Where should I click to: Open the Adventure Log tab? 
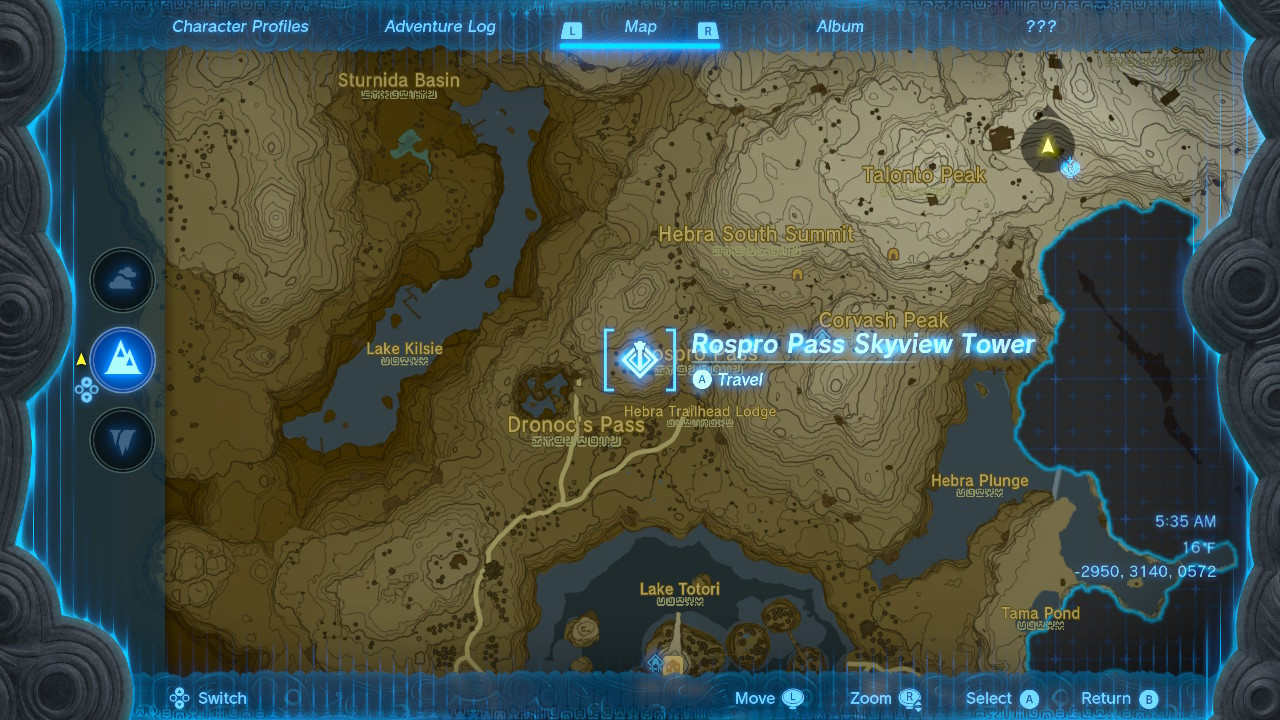pos(440,27)
